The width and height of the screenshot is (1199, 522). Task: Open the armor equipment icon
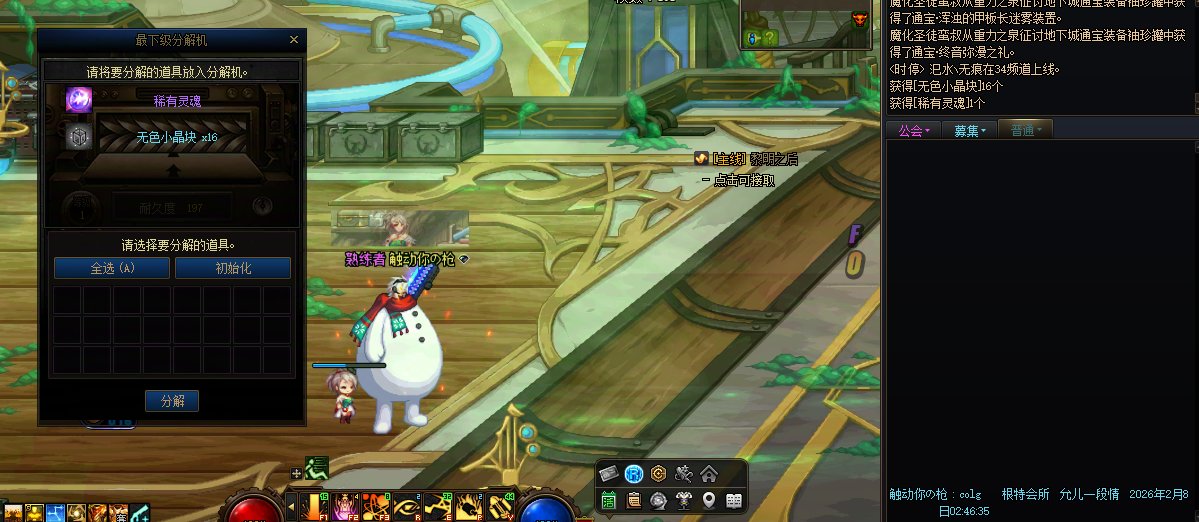684,500
